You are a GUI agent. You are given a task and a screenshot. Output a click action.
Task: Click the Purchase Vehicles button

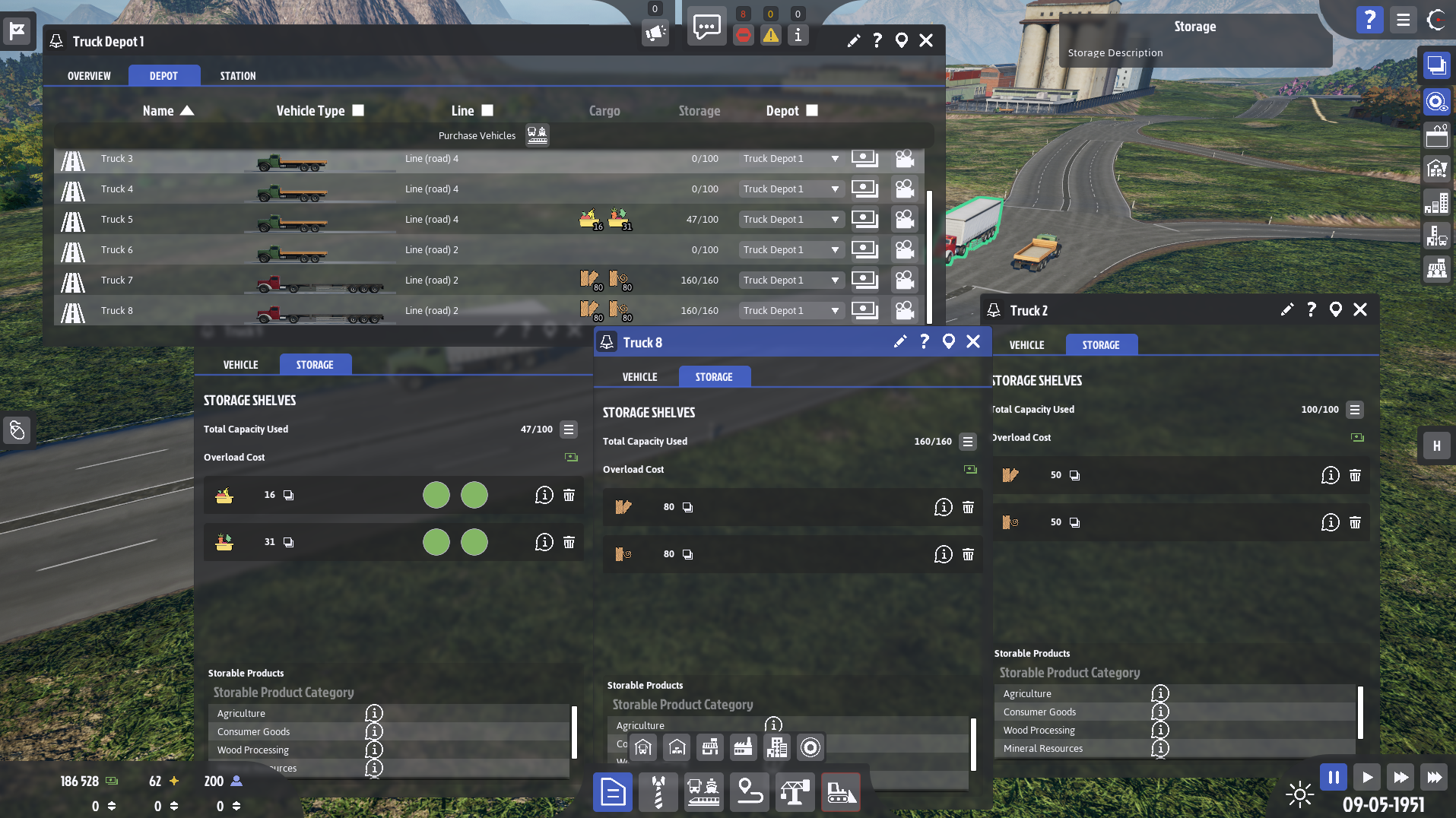(x=476, y=135)
